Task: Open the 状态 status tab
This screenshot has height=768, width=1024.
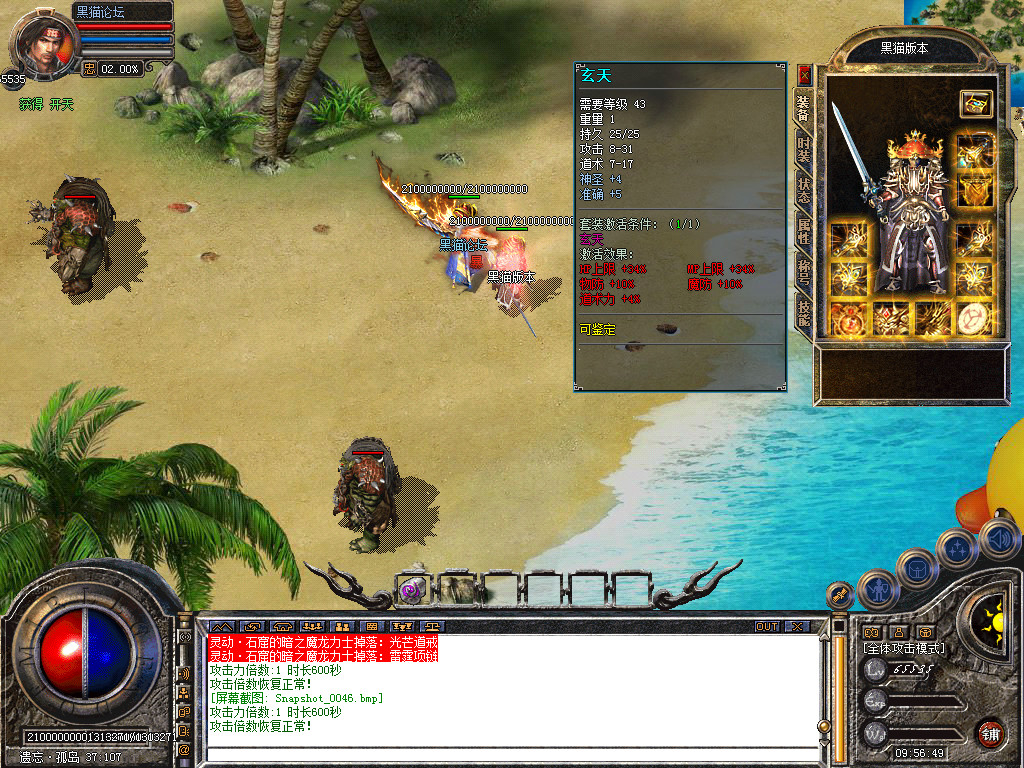Action: [x=803, y=188]
